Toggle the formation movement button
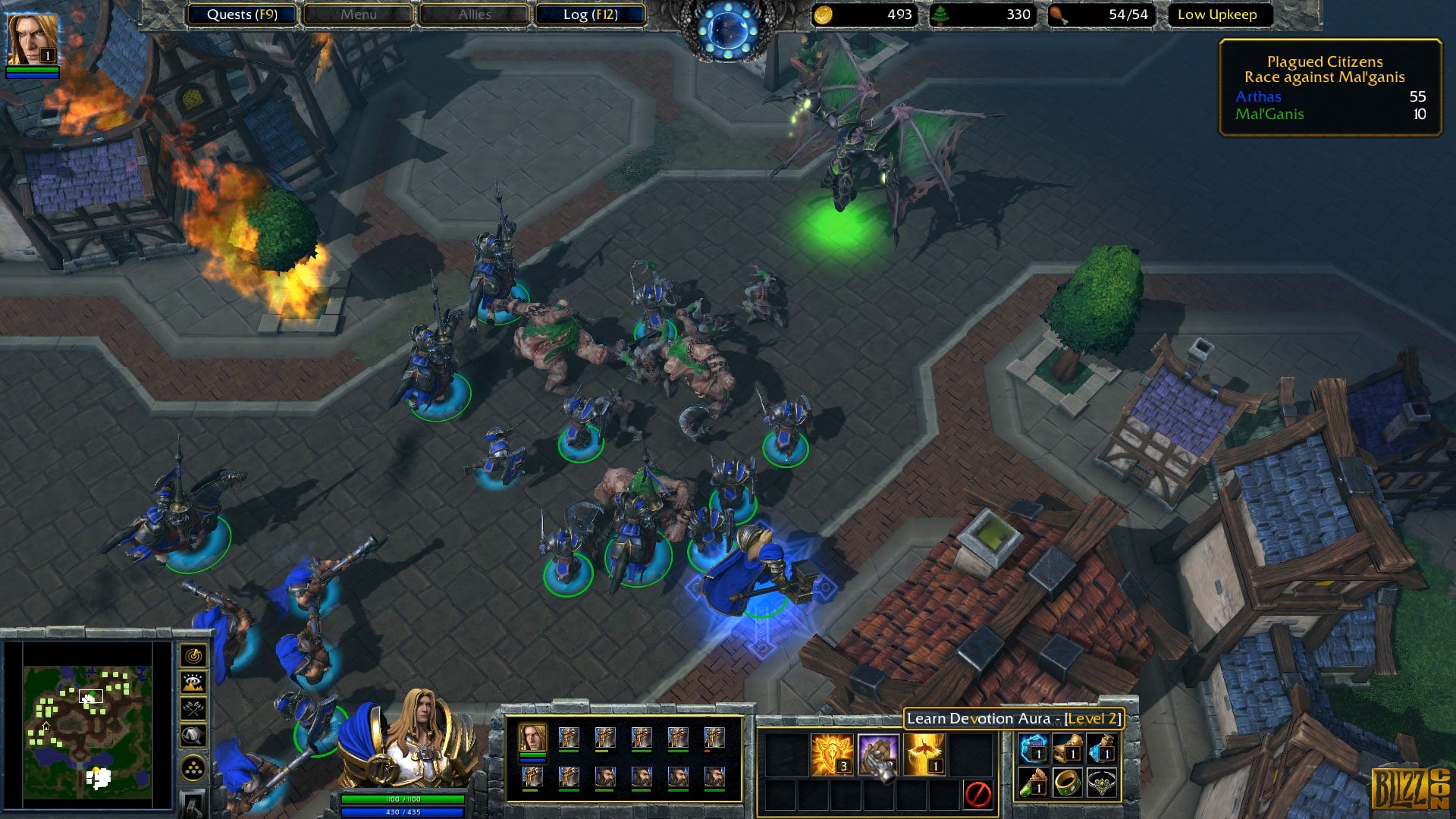The width and height of the screenshot is (1456, 819). pyautogui.click(x=193, y=768)
